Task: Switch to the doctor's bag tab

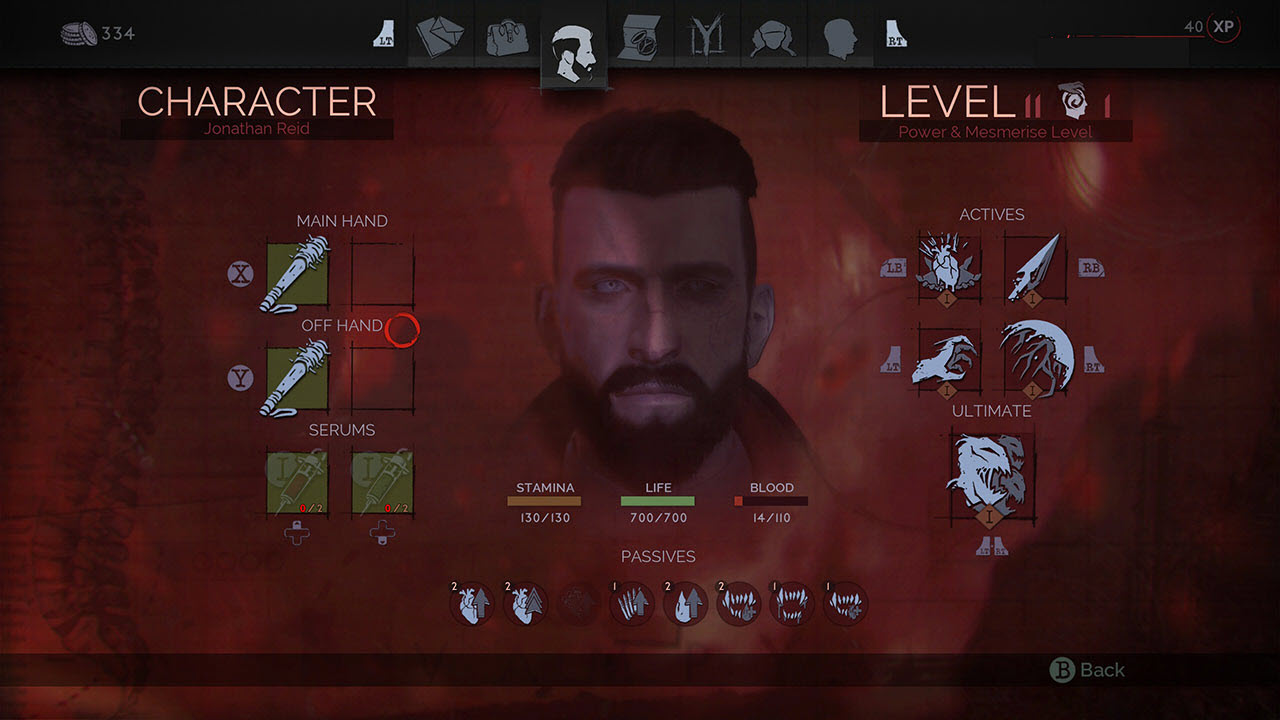Action: (x=506, y=38)
